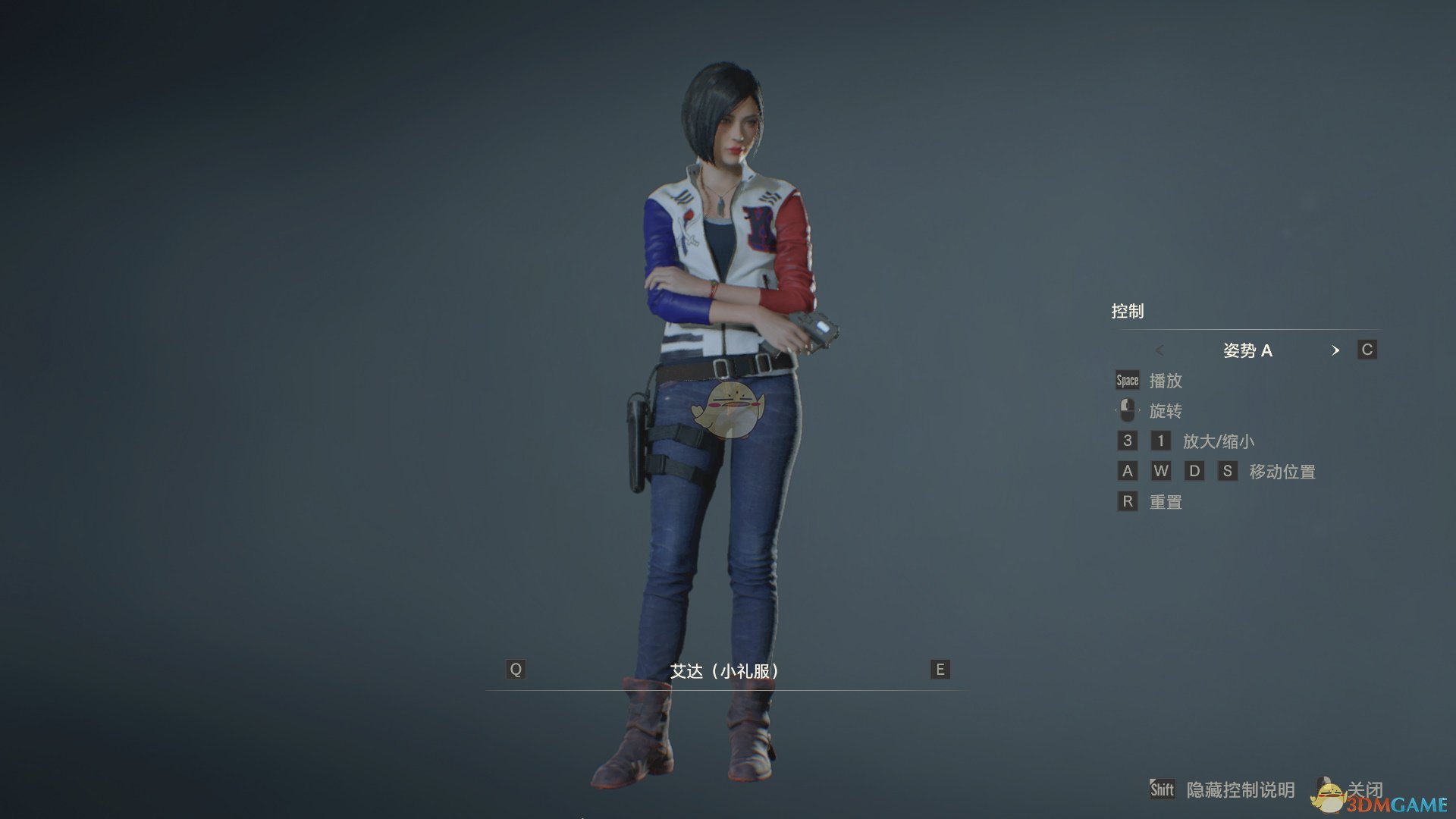The image size is (1456, 819).
Task: Switch character with the 'Q' key label
Action: coord(516,670)
